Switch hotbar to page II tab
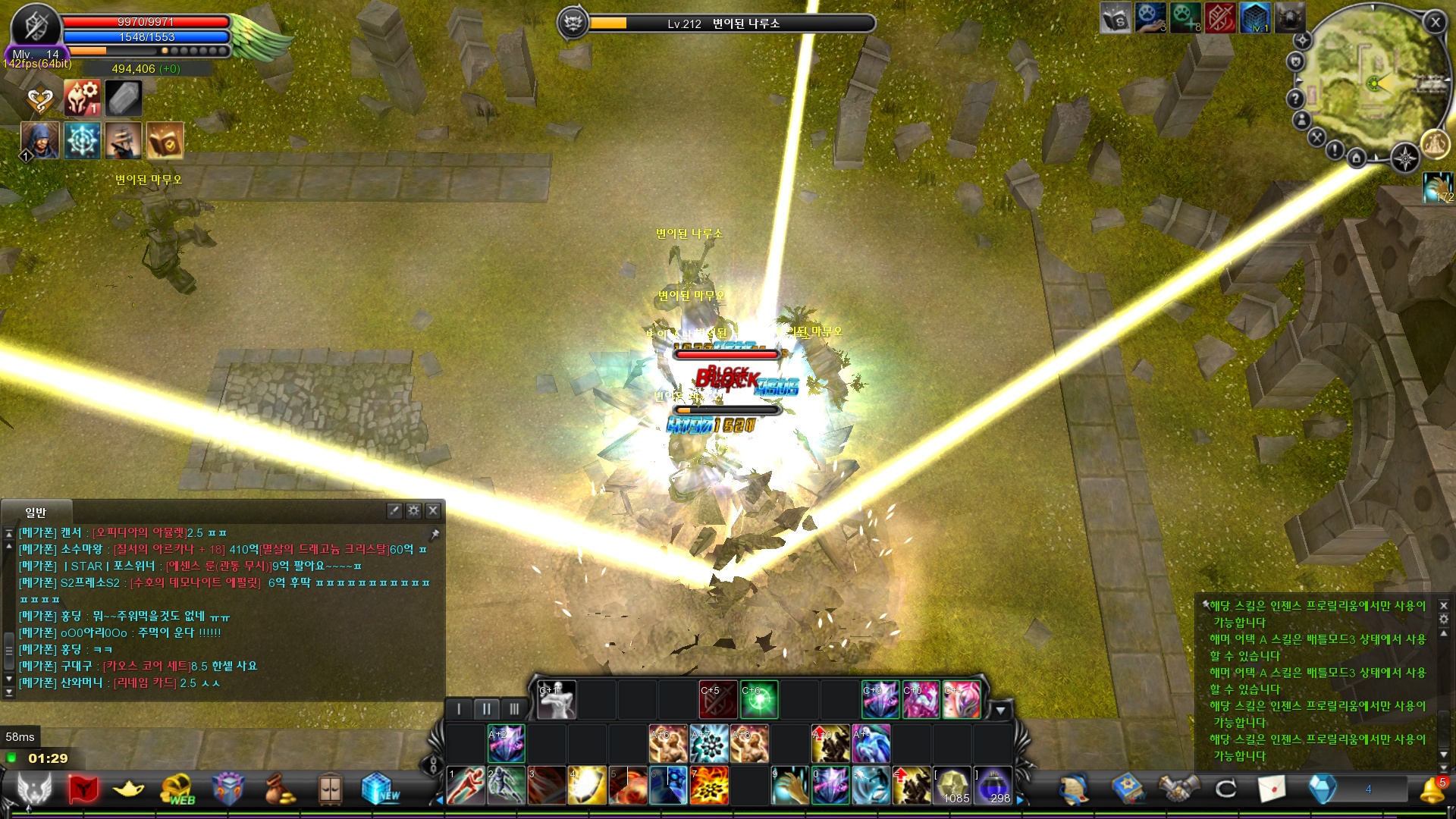The width and height of the screenshot is (1456, 819). 486,708
